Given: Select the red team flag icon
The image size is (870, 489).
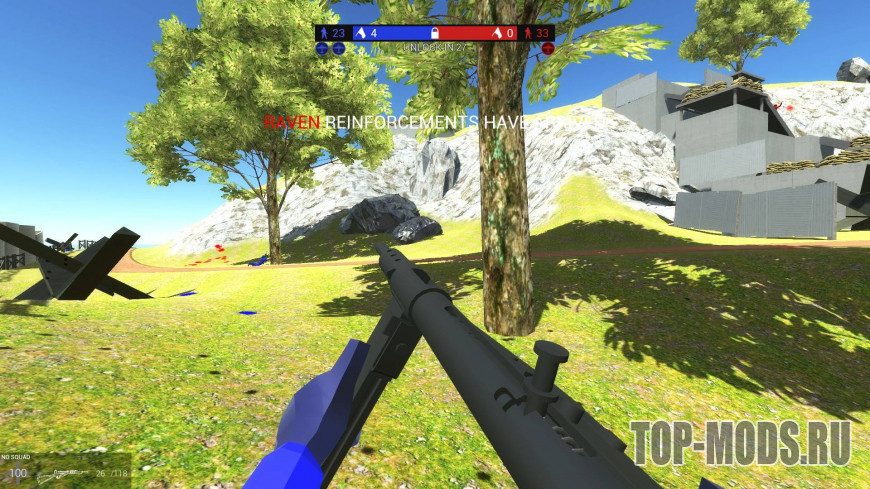Looking at the screenshot, I should pyautogui.click(x=495, y=33).
